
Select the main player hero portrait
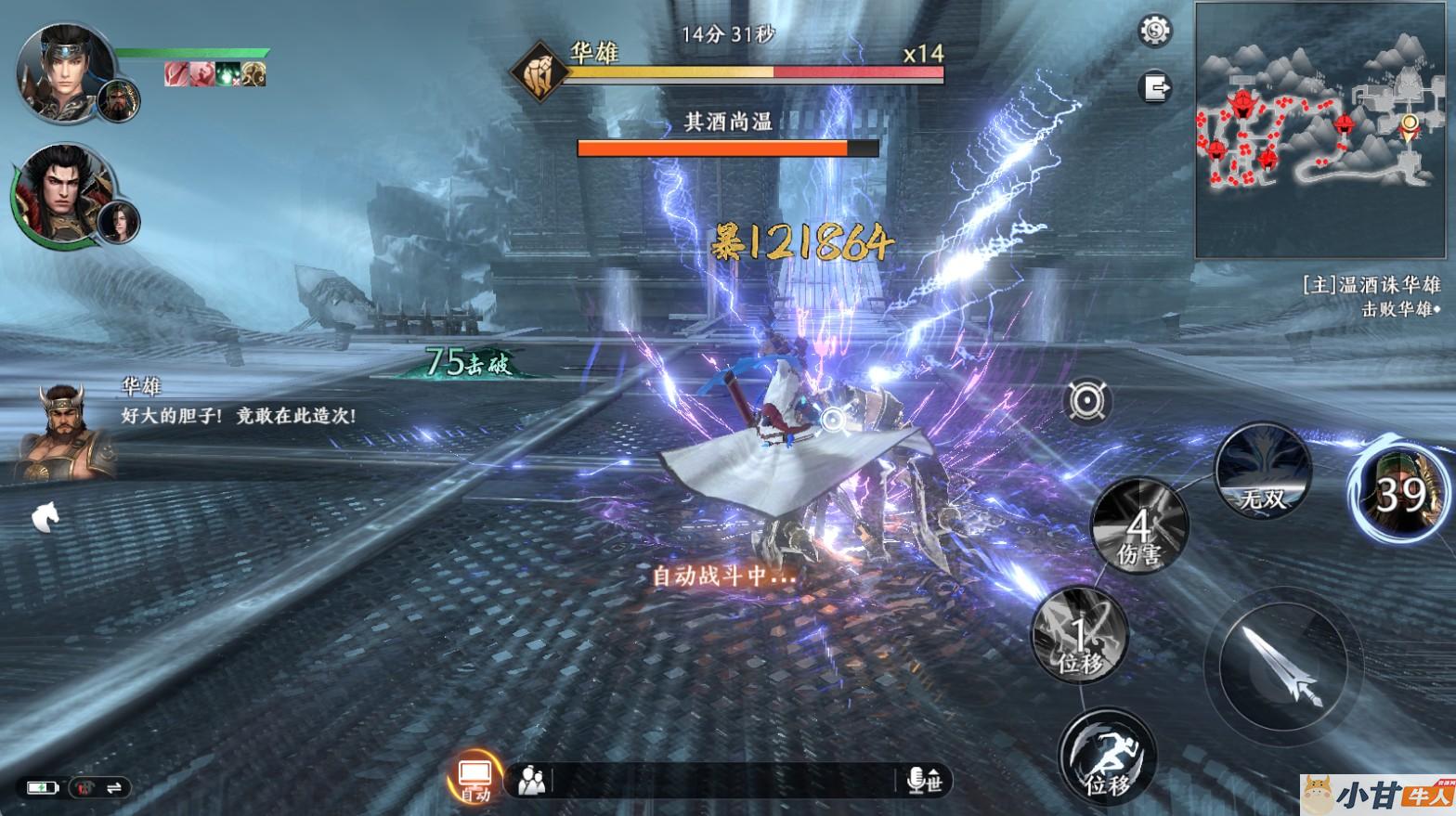(x=65, y=72)
